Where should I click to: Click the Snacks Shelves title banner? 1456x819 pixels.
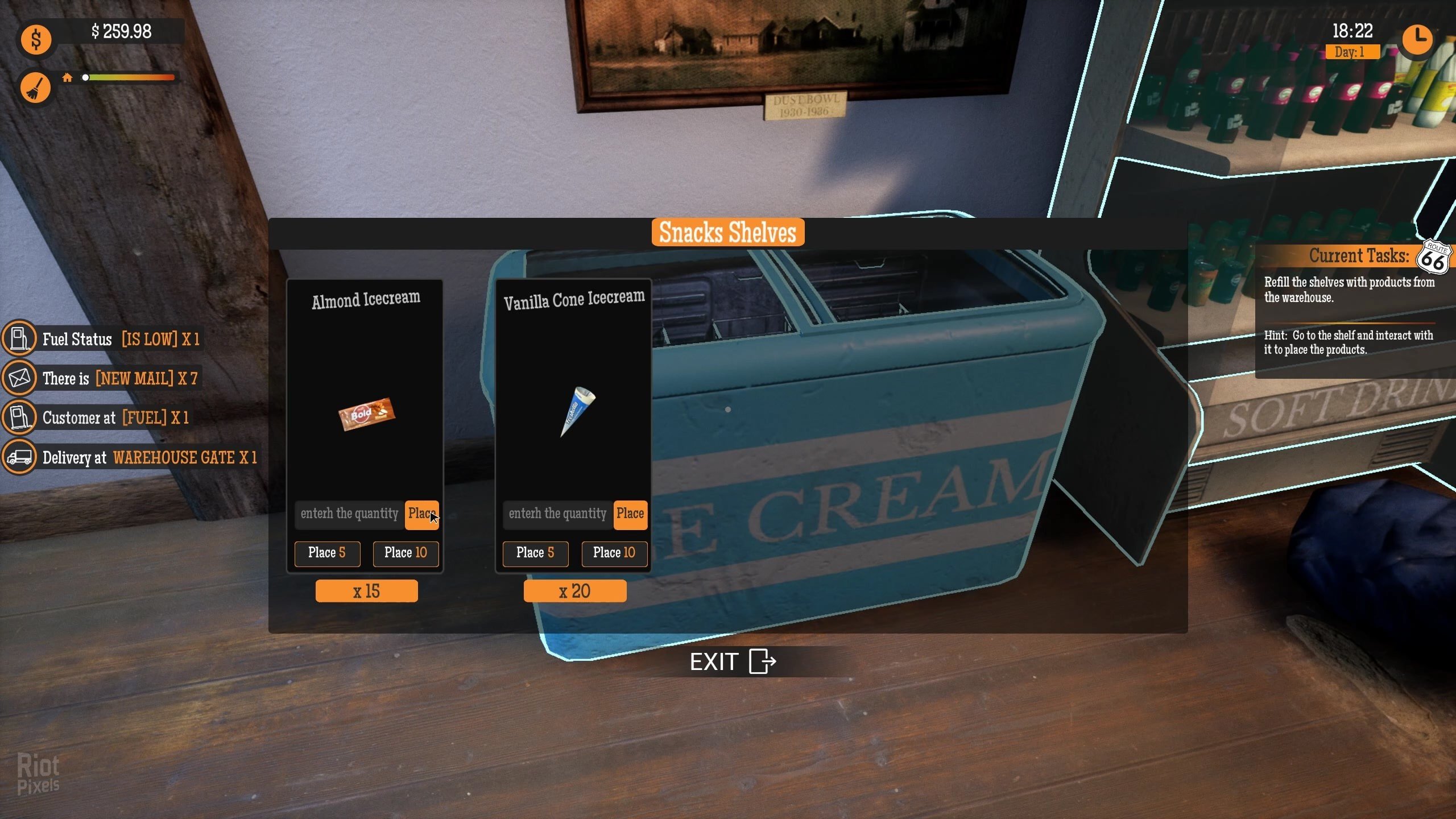pos(727,231)
